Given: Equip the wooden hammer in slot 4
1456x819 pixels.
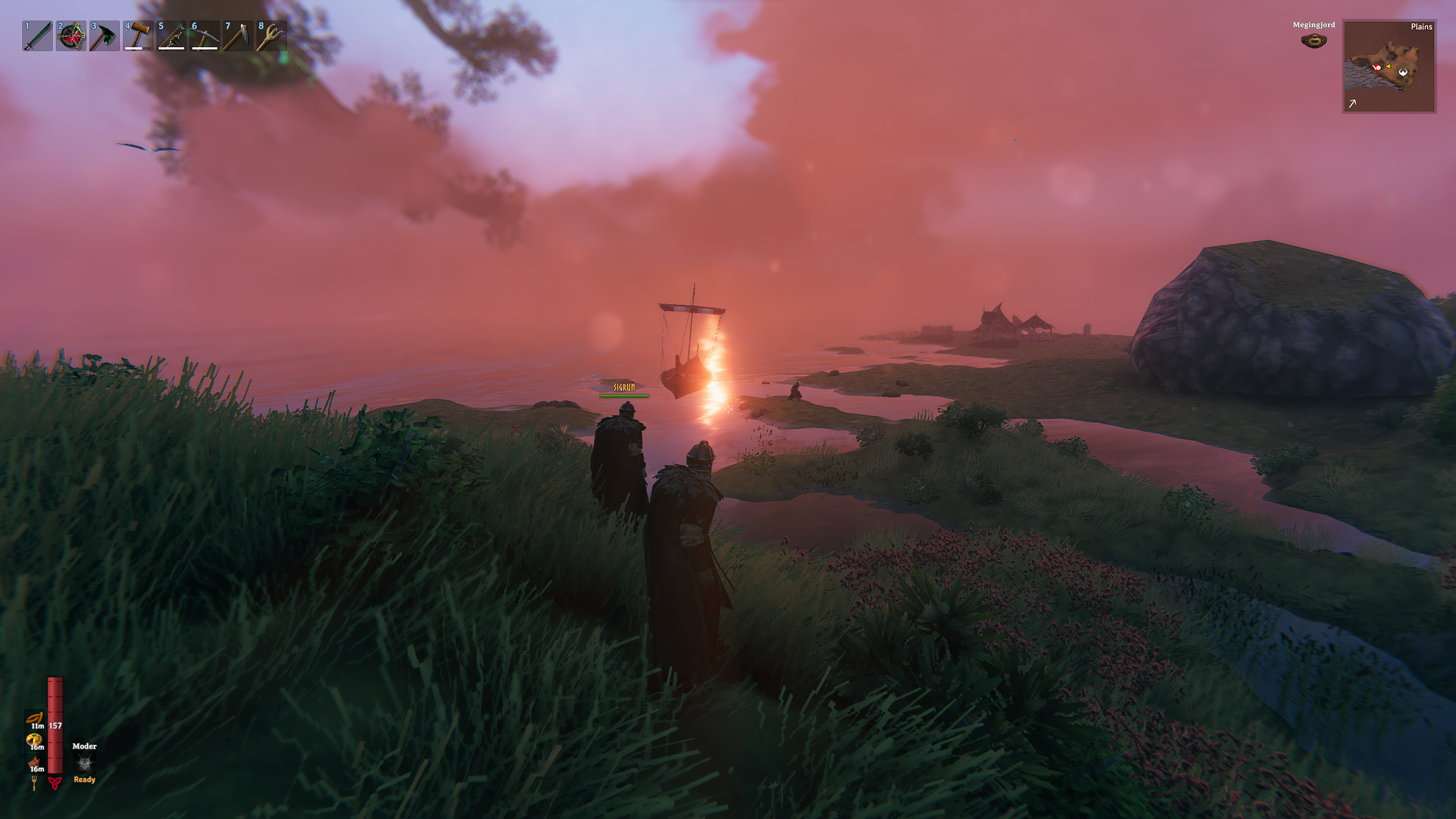Looking at the screenshot, I should pyautogui.click(x=138, y=36).
